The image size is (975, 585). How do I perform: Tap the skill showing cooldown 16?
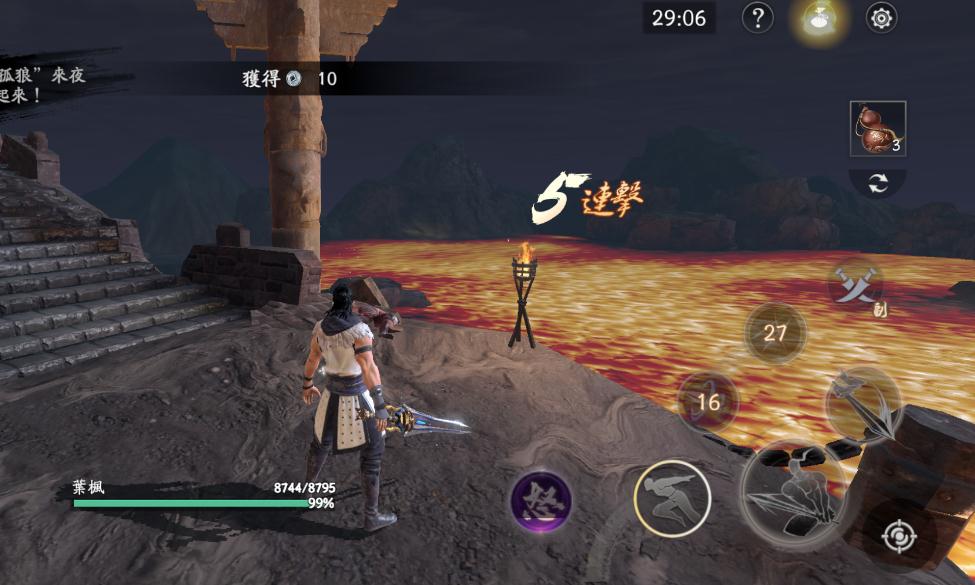pyautogui.click(x=708, y=402)
